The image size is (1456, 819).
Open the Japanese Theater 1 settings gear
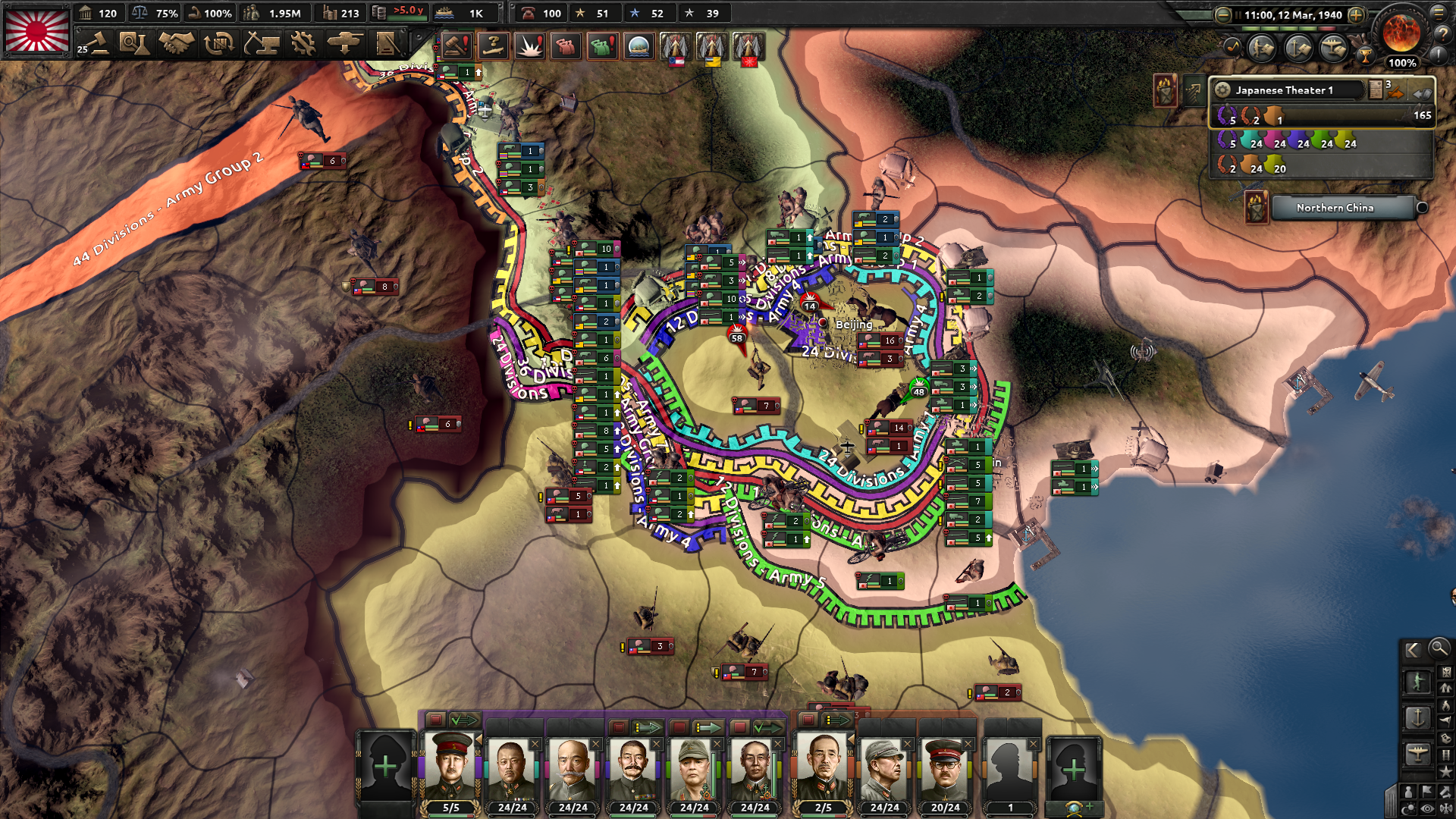(x=1223, y=89)
